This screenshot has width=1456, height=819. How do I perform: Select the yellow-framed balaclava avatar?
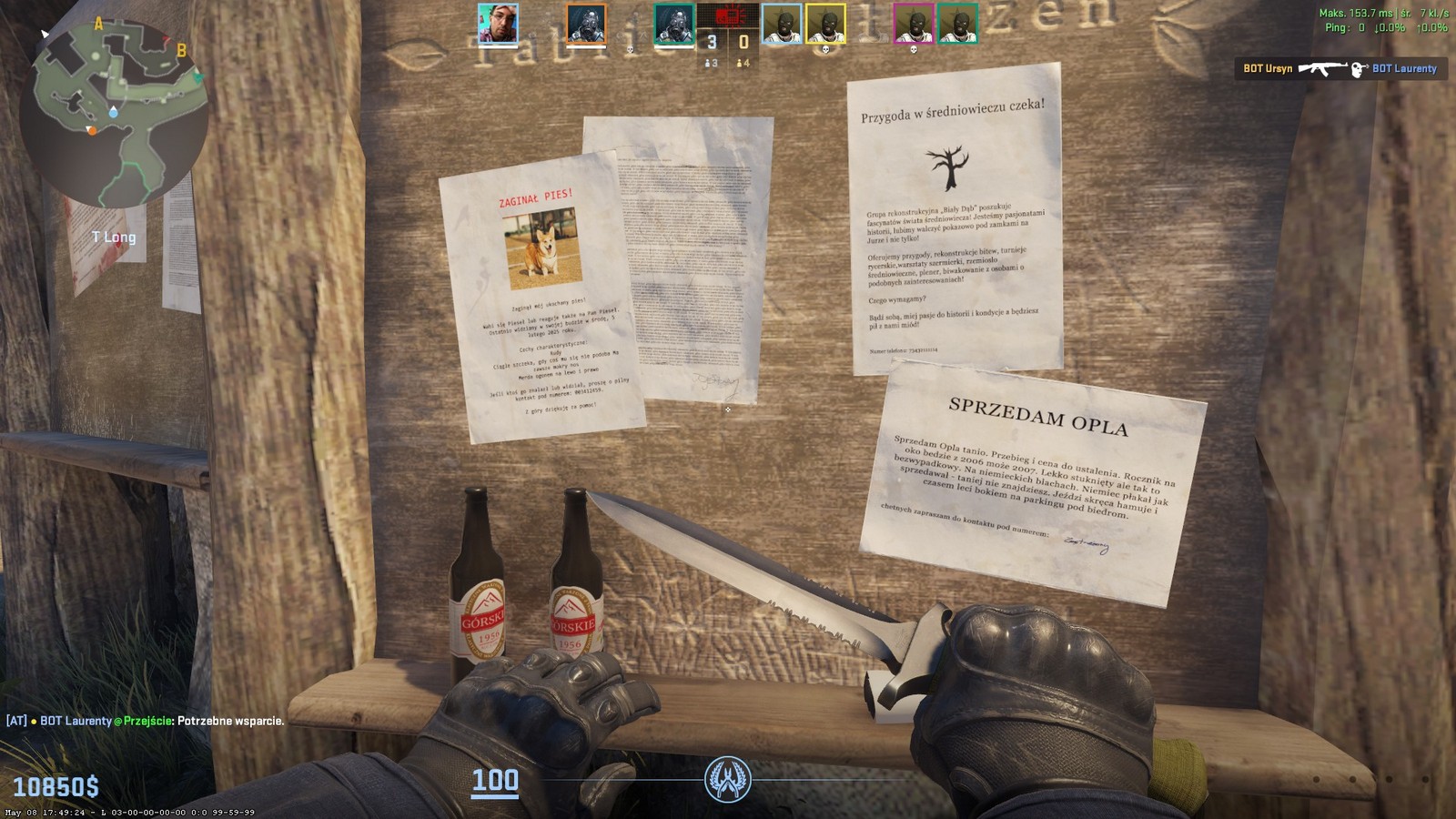[x=825, y=24]
